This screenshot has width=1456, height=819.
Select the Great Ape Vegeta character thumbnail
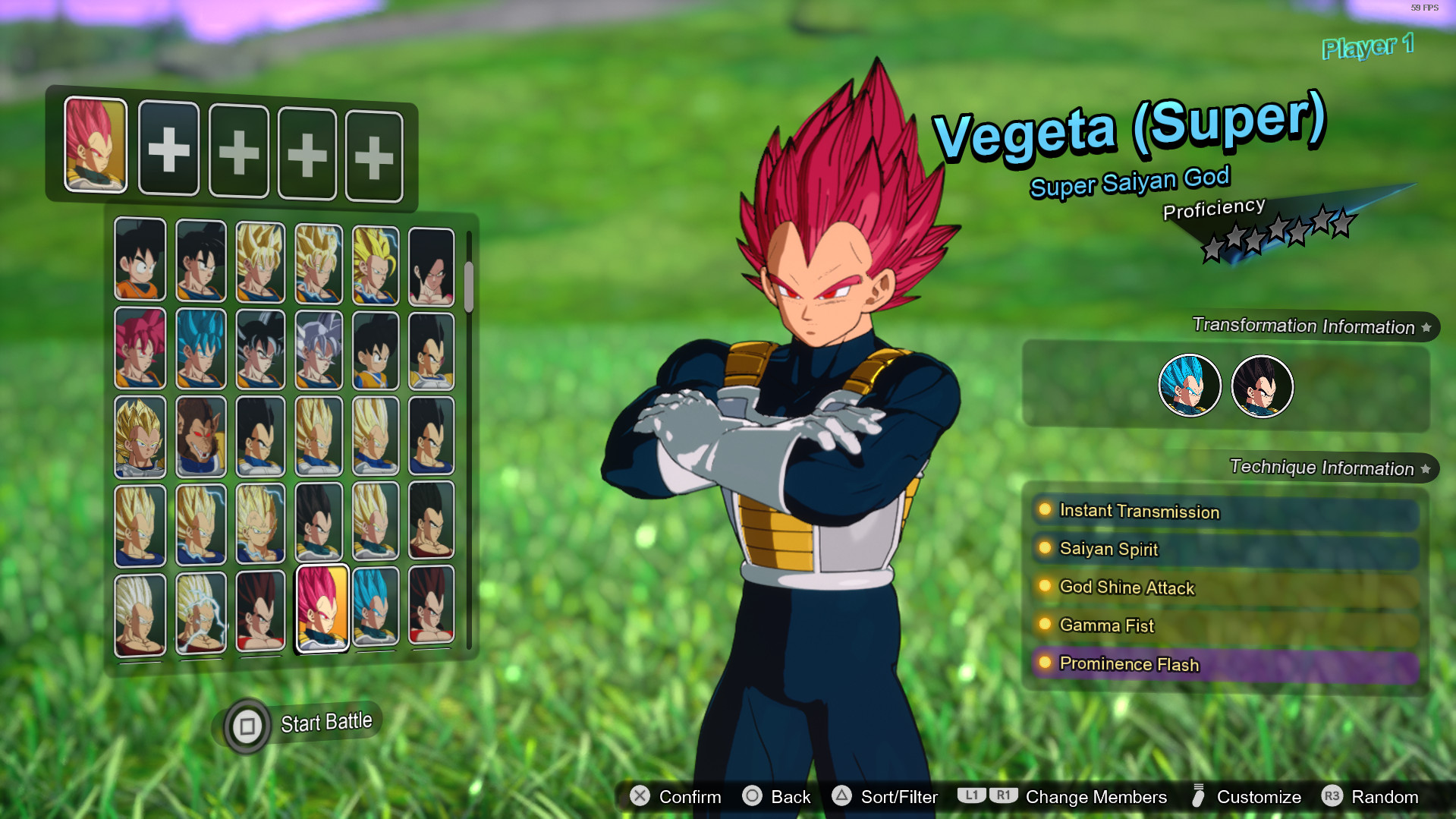(201, 436)
